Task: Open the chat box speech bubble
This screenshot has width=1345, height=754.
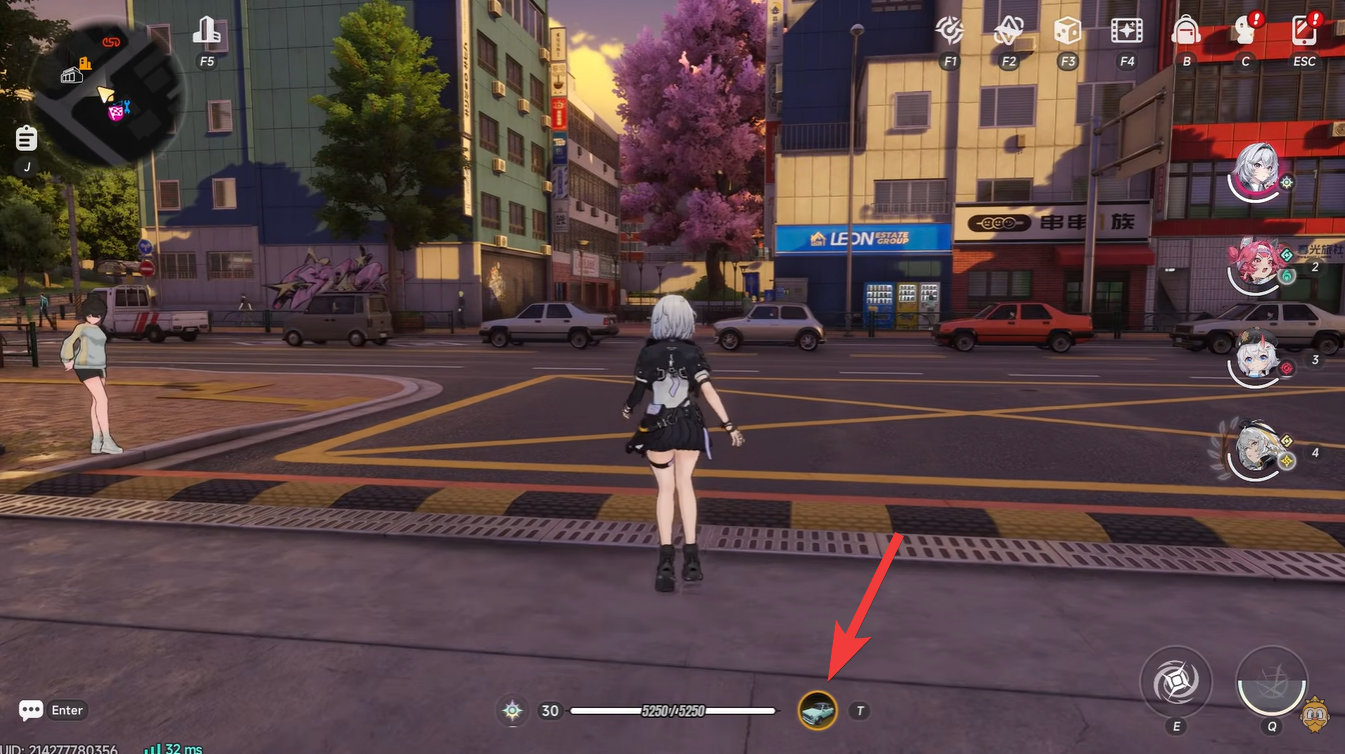Action: click(31, 710)
